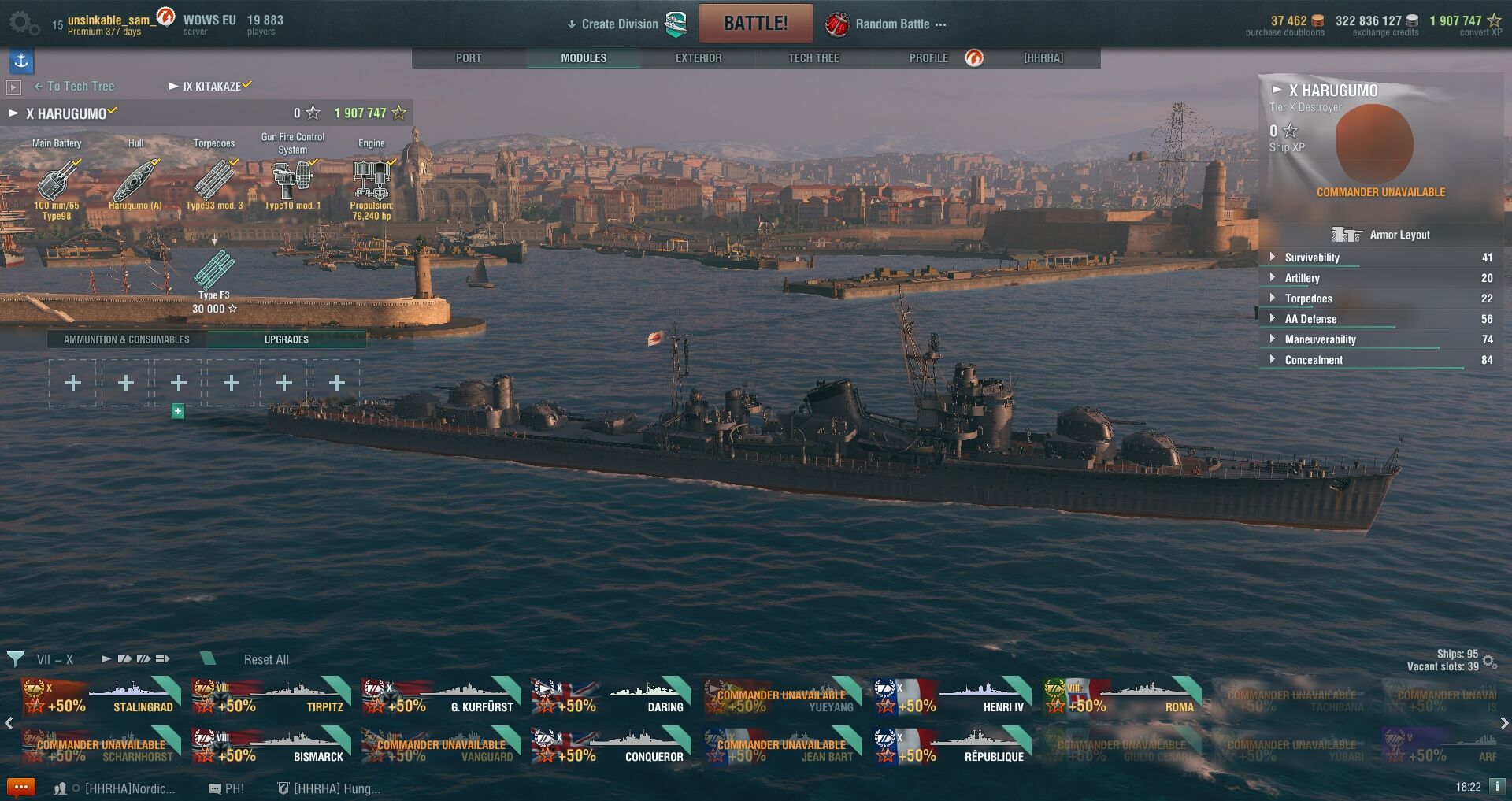1512x801 pixels.
Task: Open the game settings gear icon
Action: coord(22,24)
